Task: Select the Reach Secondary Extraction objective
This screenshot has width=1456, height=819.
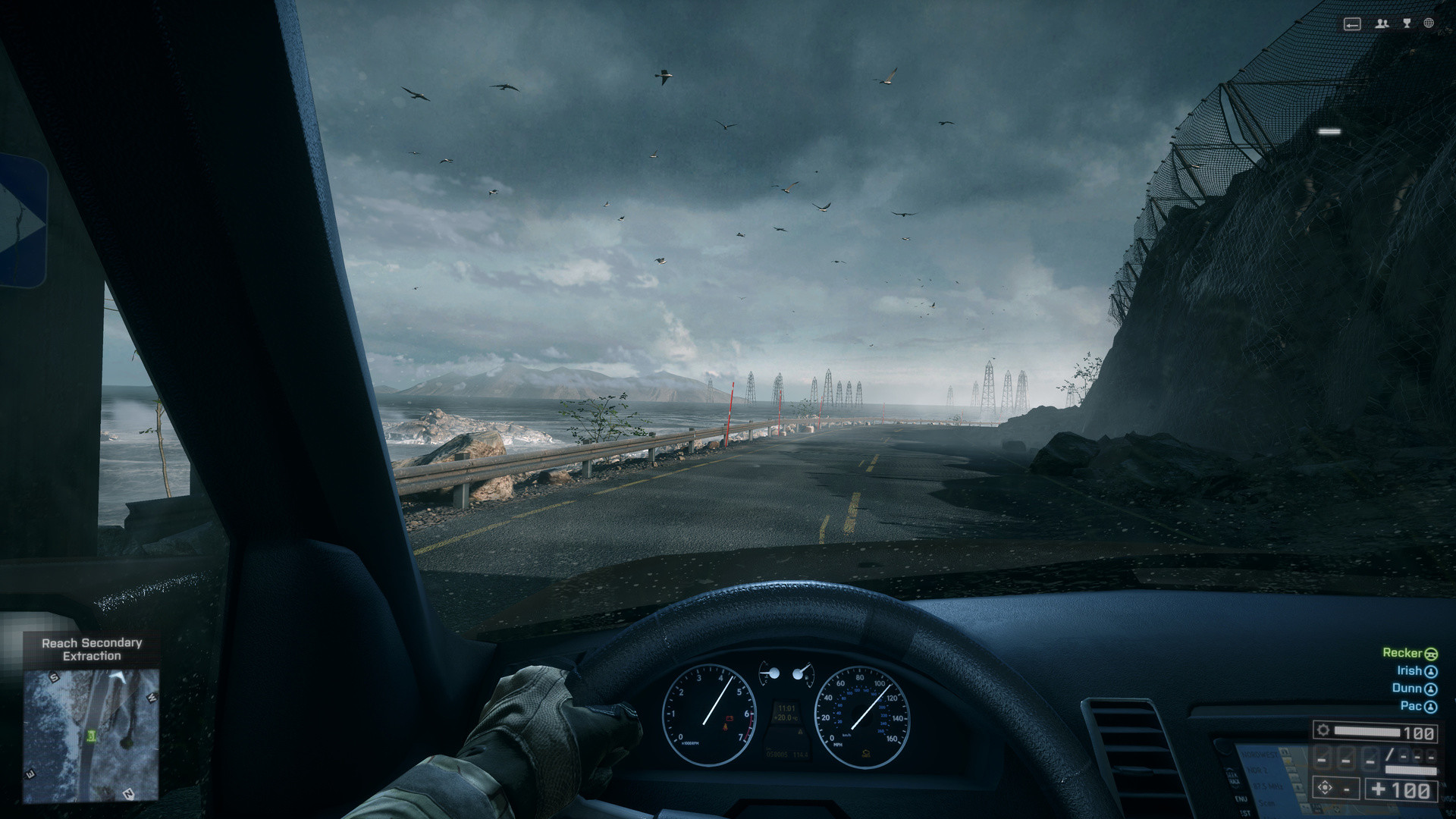Action: point(92,649)
